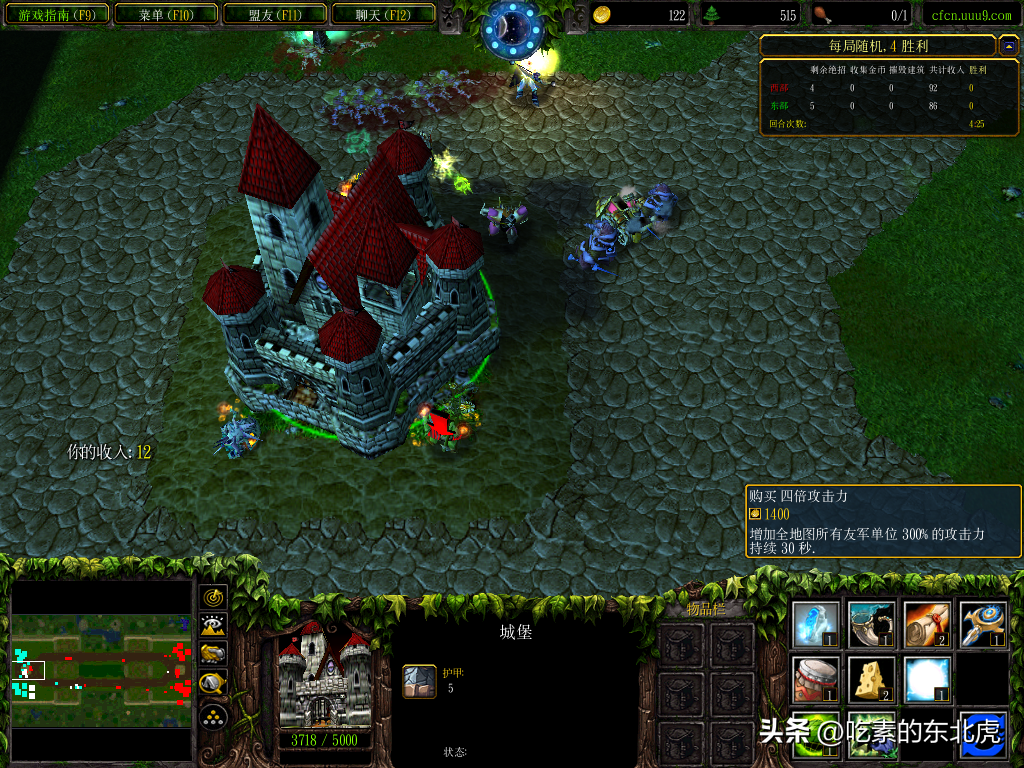Image resolution: width=1024 pixels, height=768 pixels.
Task: Buy the war drum item
Action: [816, 679]
